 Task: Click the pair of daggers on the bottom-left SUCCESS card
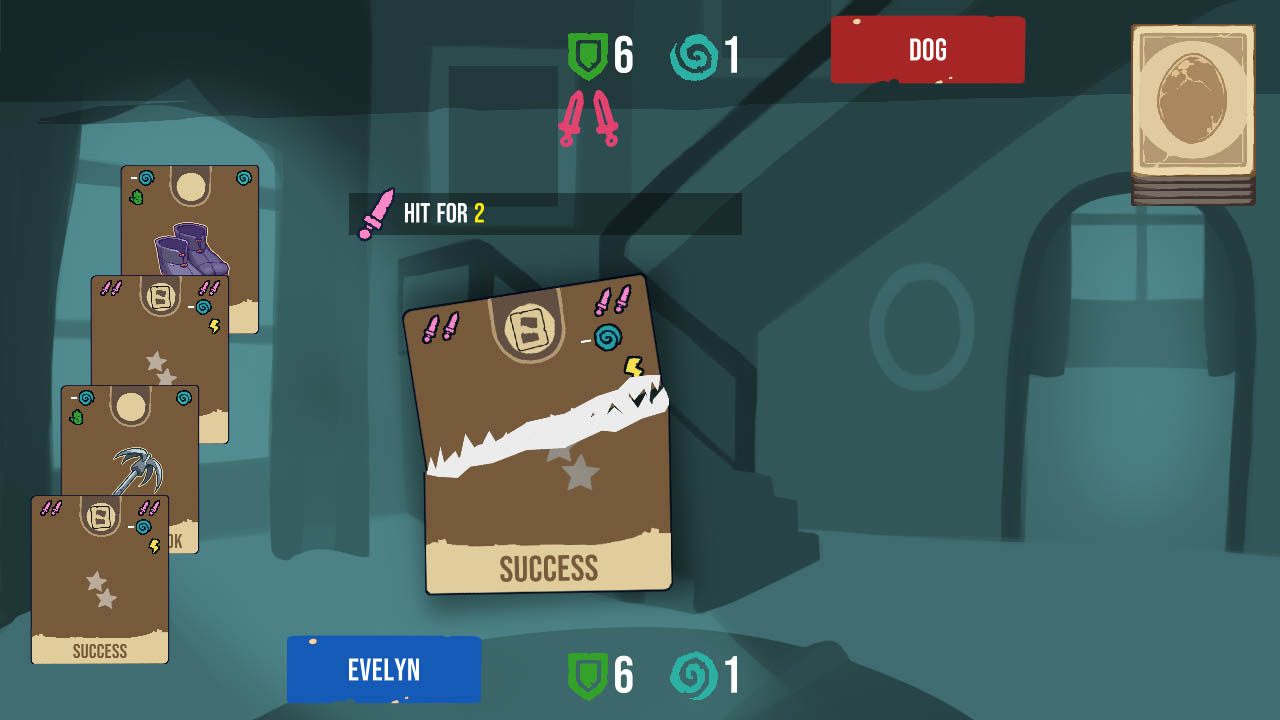52,507
